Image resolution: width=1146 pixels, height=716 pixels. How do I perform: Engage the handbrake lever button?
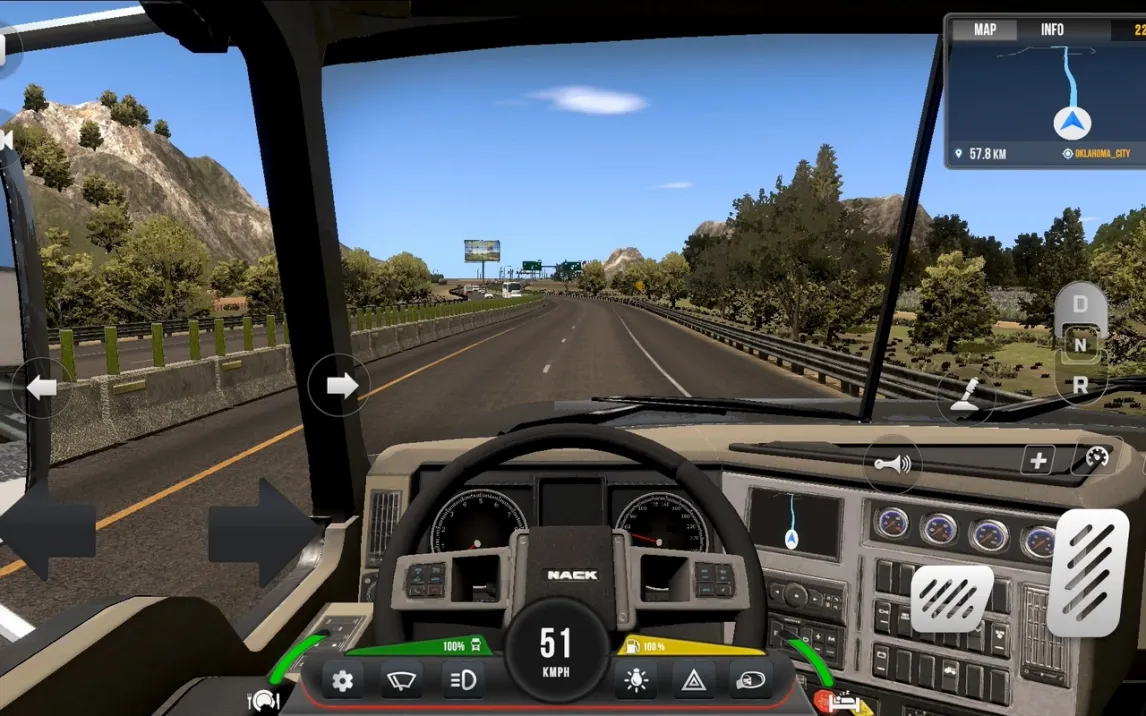pyautogui.click(x=965, y=398)
